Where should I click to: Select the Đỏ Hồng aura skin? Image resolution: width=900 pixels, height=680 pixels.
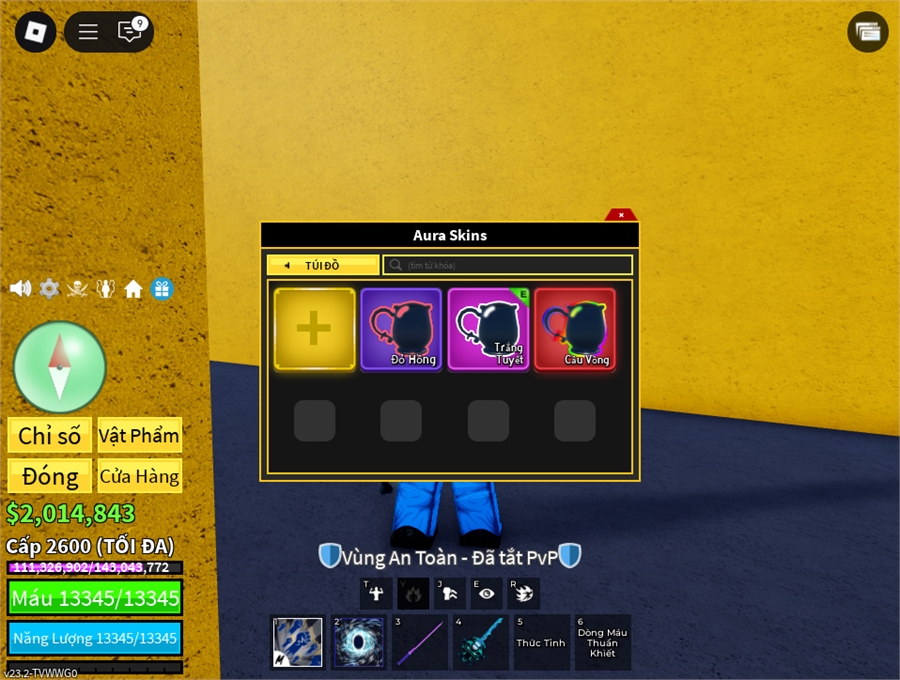(401, 329)
